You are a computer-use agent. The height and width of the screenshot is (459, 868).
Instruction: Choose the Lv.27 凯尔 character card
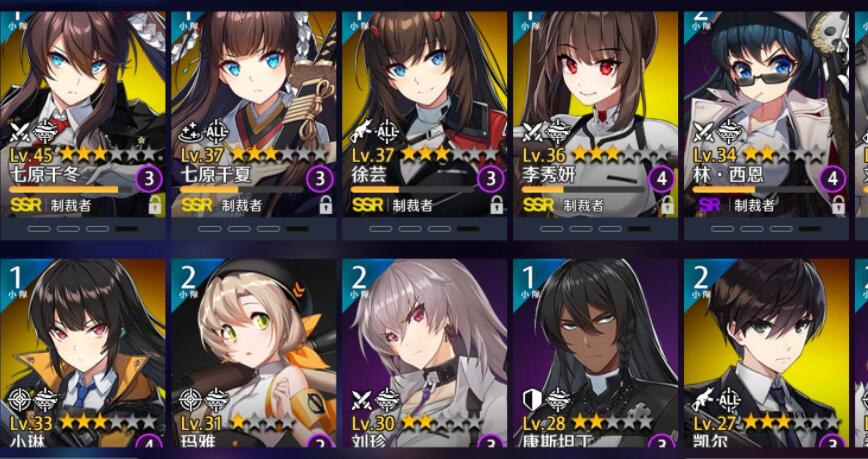[766, 350]
